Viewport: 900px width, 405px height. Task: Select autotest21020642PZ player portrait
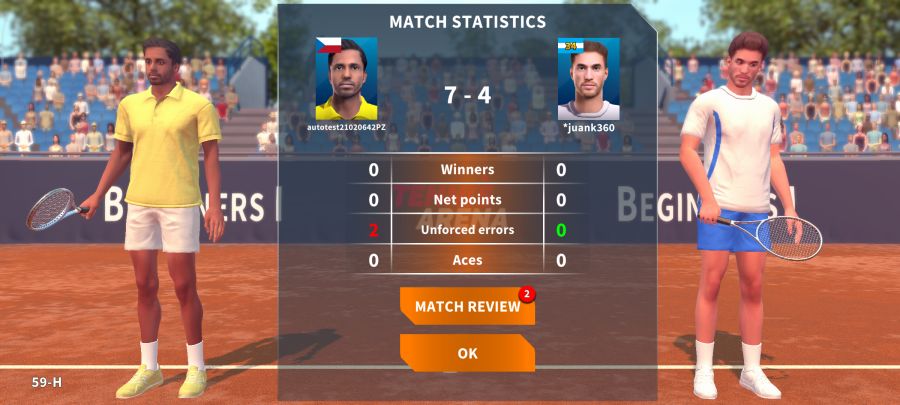click(x=346, y=79)
